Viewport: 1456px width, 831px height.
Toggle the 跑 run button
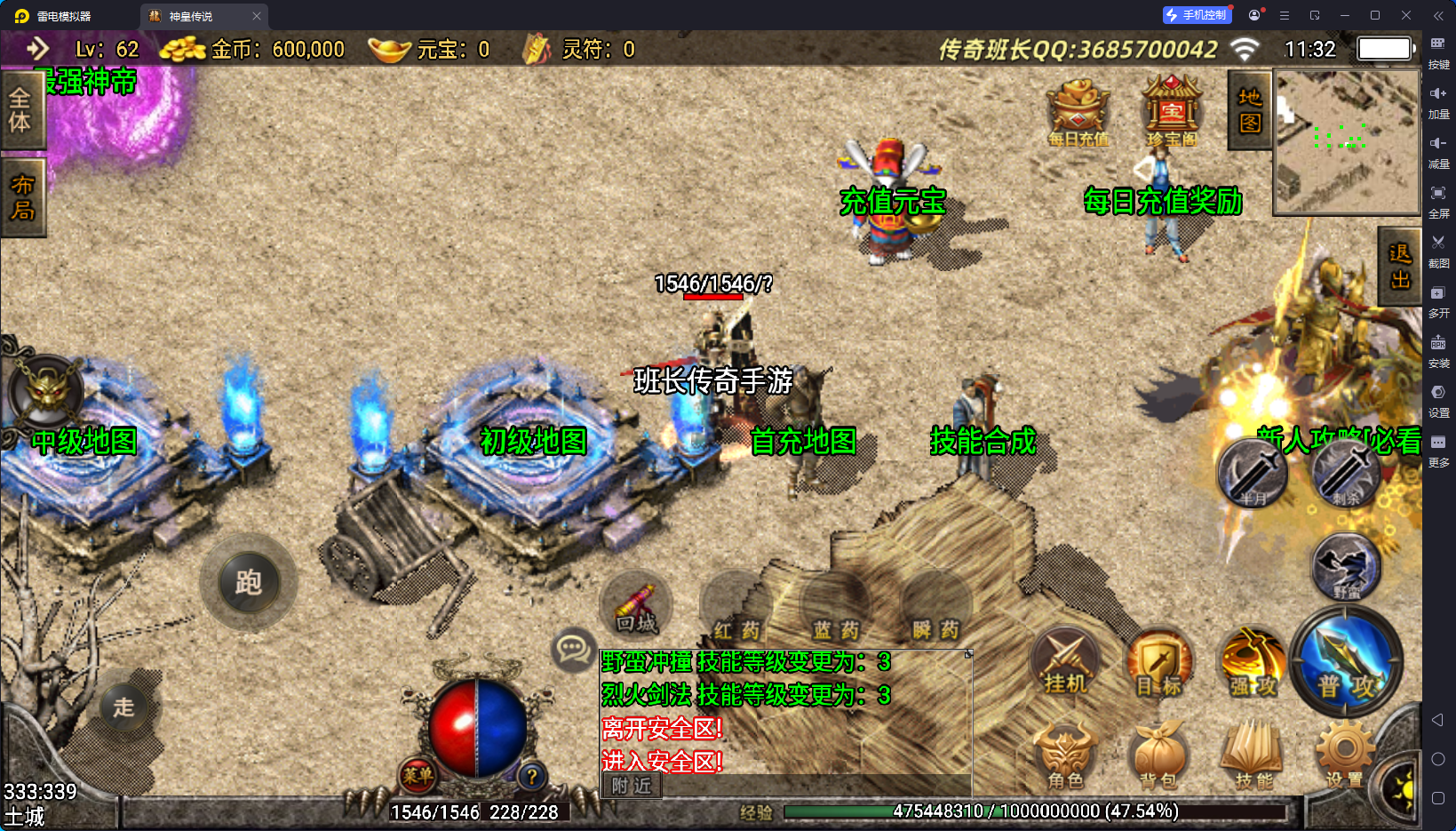[248, 582]
